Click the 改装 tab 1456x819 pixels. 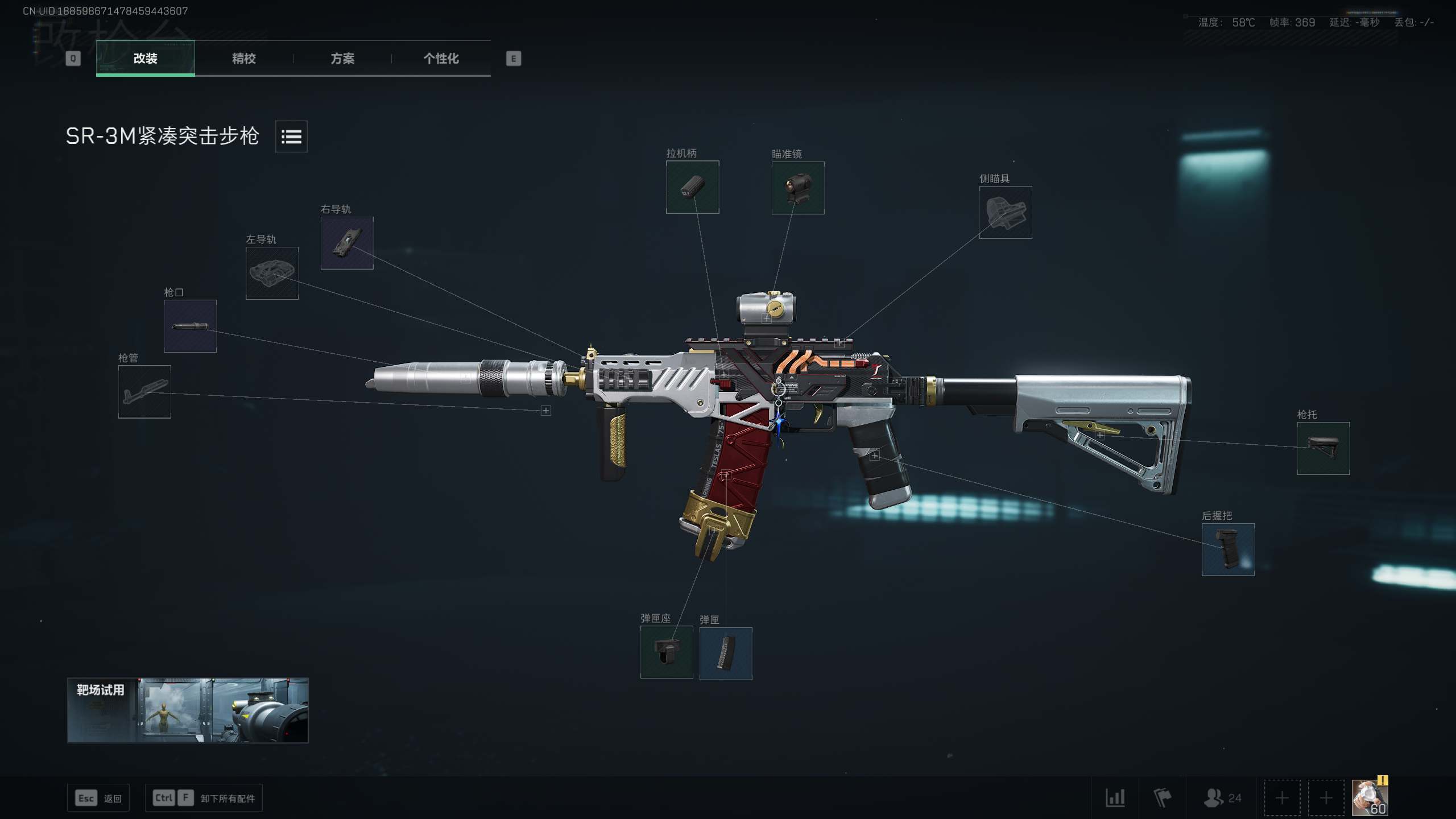pyautogui.click(x=145, y=58)
